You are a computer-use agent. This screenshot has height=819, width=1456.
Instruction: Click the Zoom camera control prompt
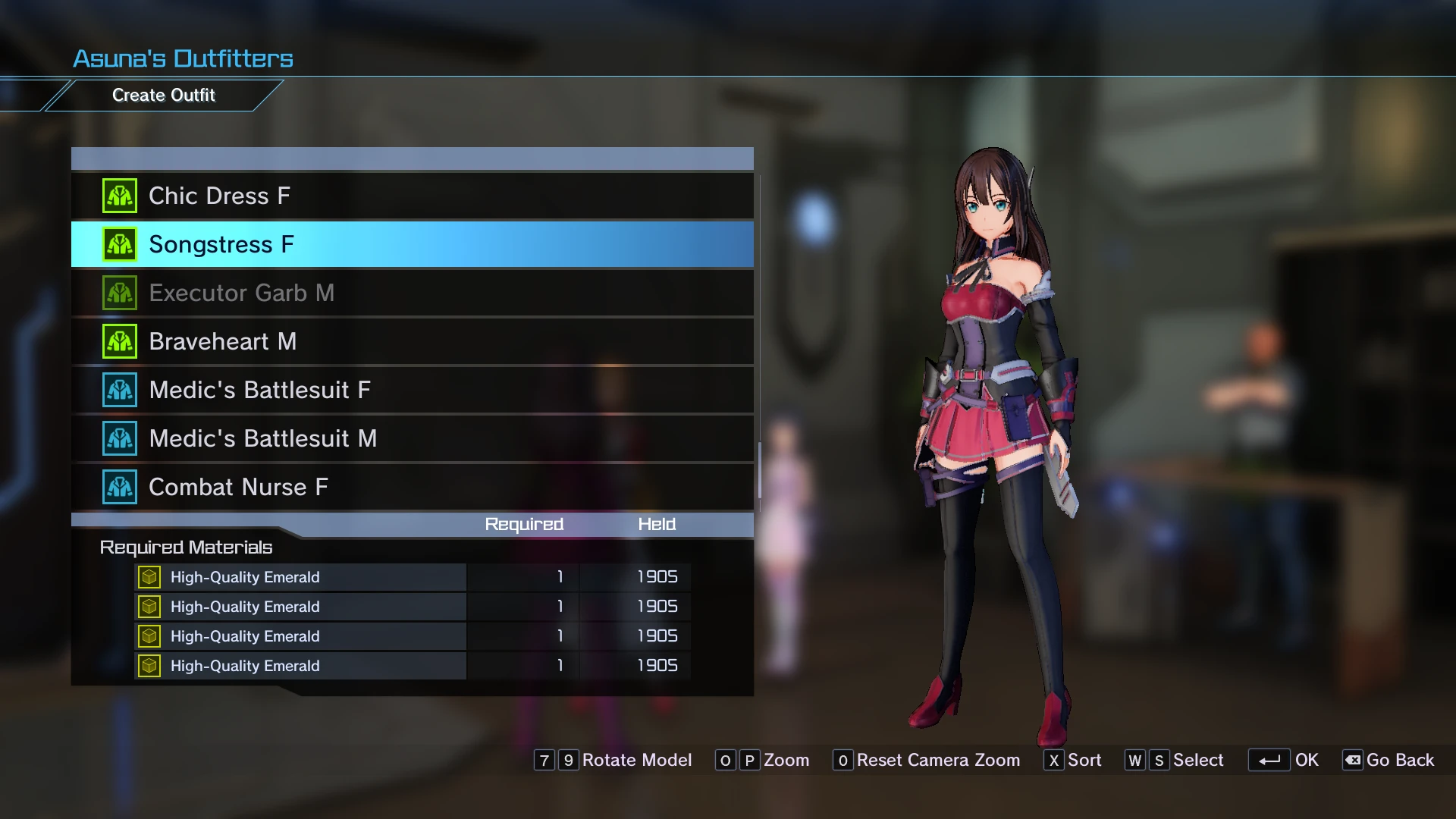coord(786,760)
